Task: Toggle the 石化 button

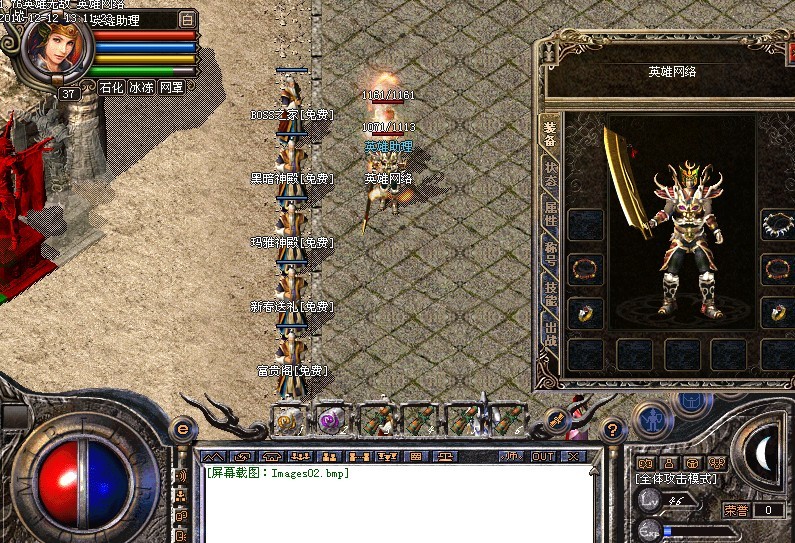Action: pos(111,88)
